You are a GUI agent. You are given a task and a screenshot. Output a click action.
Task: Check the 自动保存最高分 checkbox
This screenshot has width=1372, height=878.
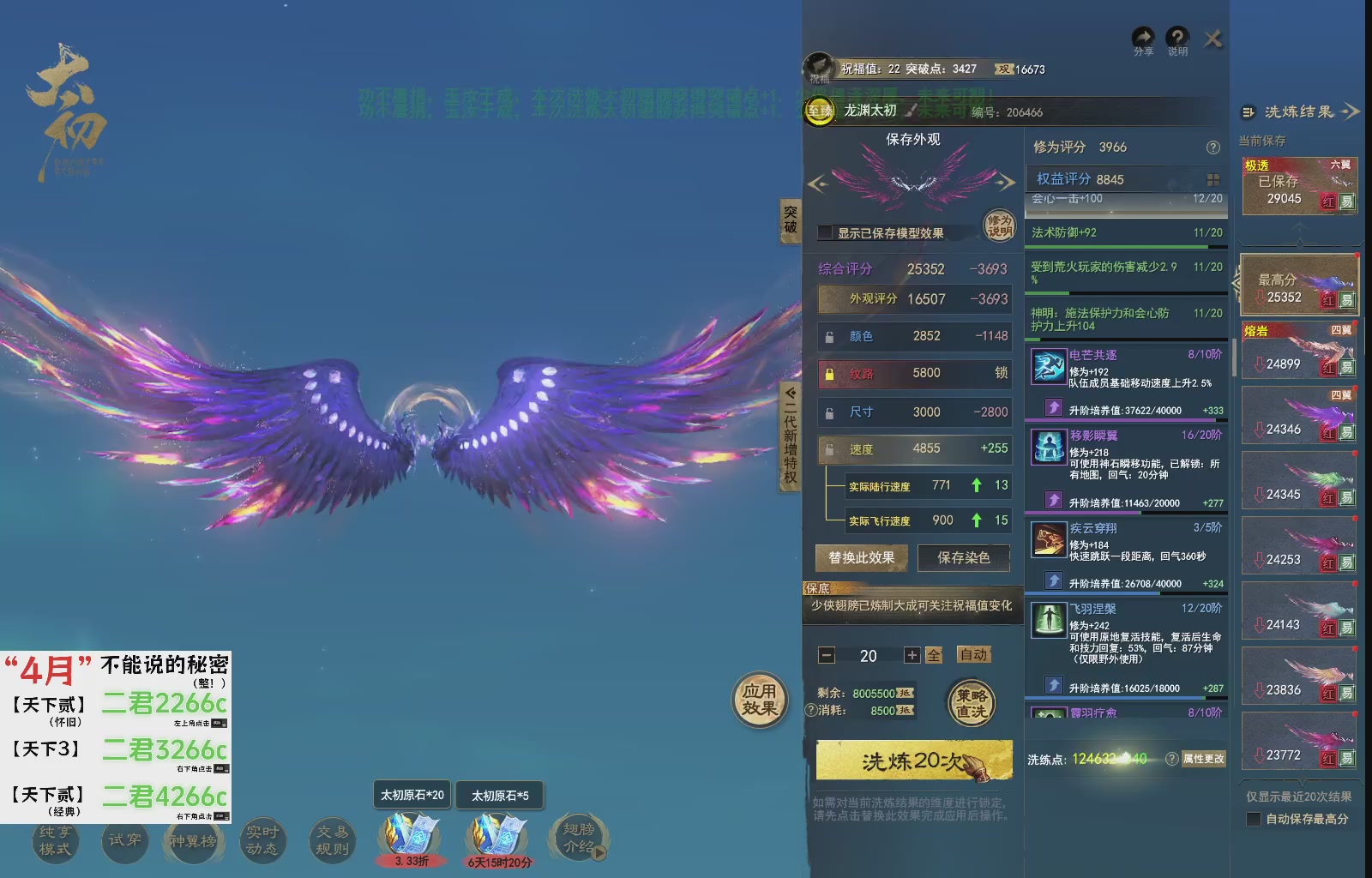[x=1253, y=818]
